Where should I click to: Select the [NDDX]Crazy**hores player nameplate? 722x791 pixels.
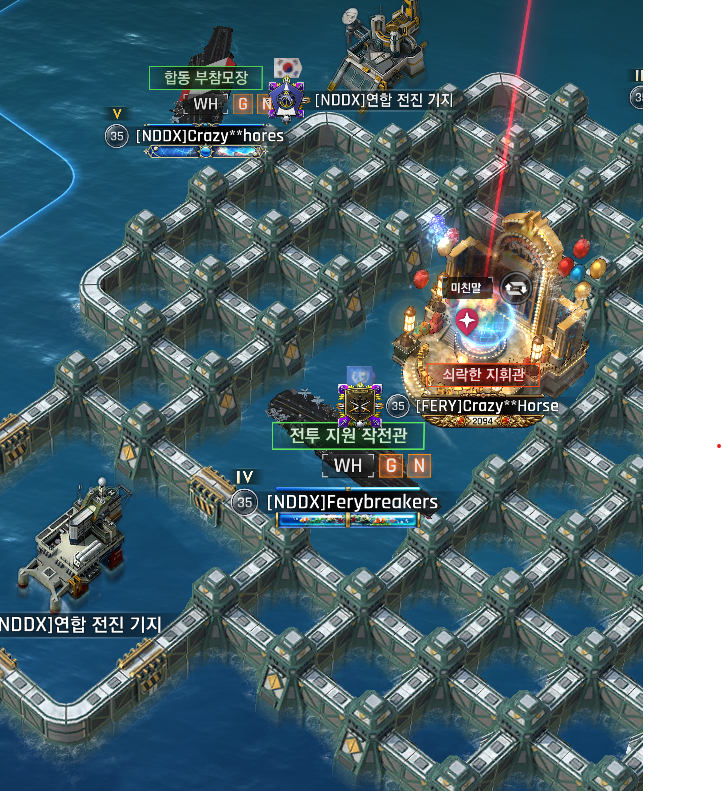coord(210,135)
